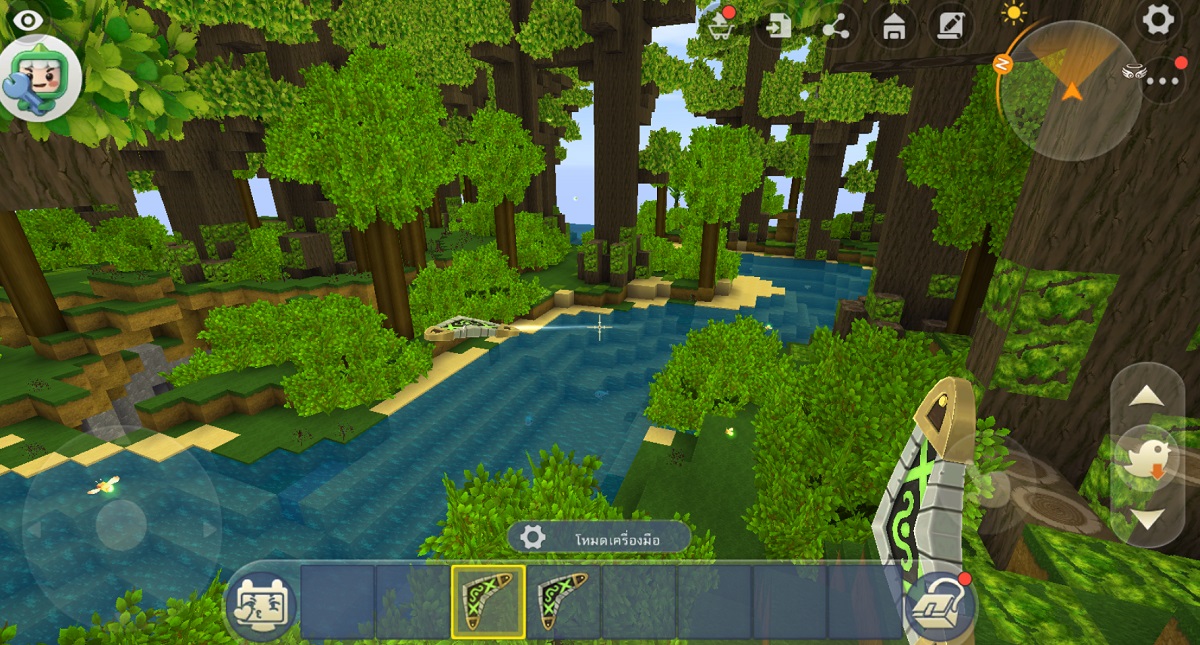Tap the fly-down arrow button
1200x645 pixels.
[x=1146, y=519]
